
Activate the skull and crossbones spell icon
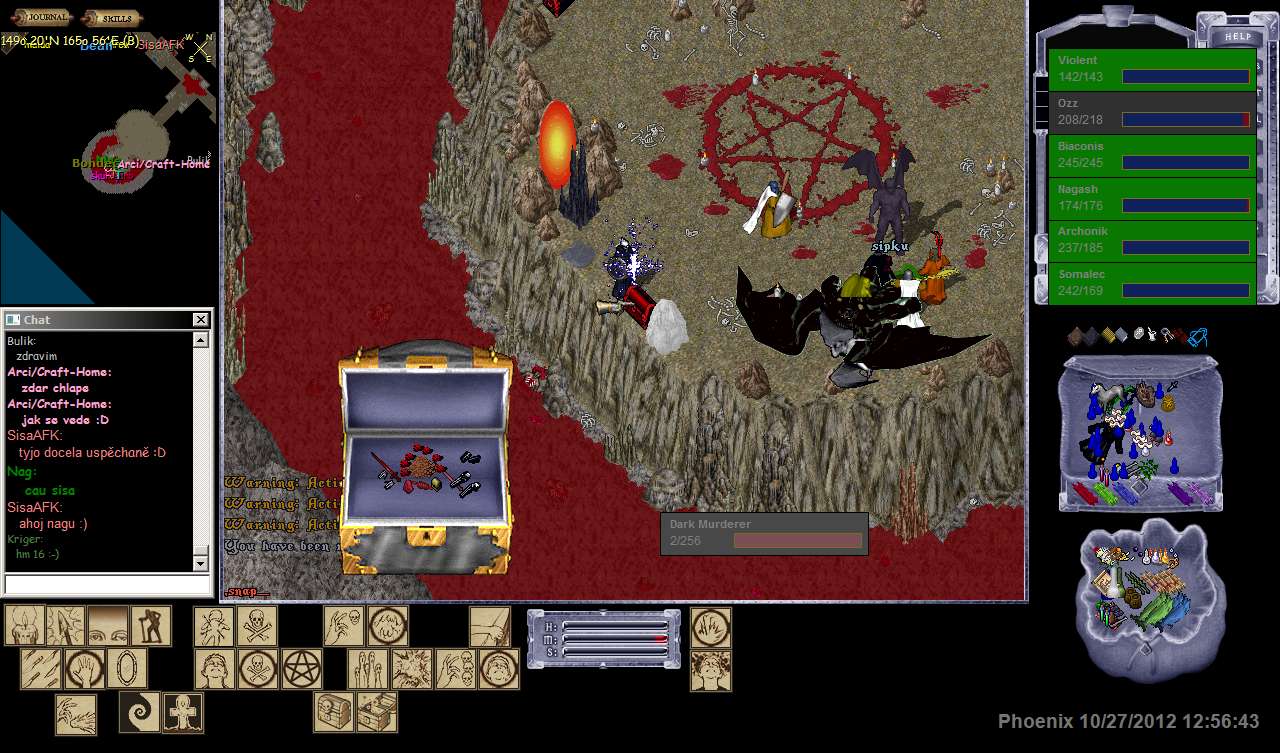[x=257, y=626]
